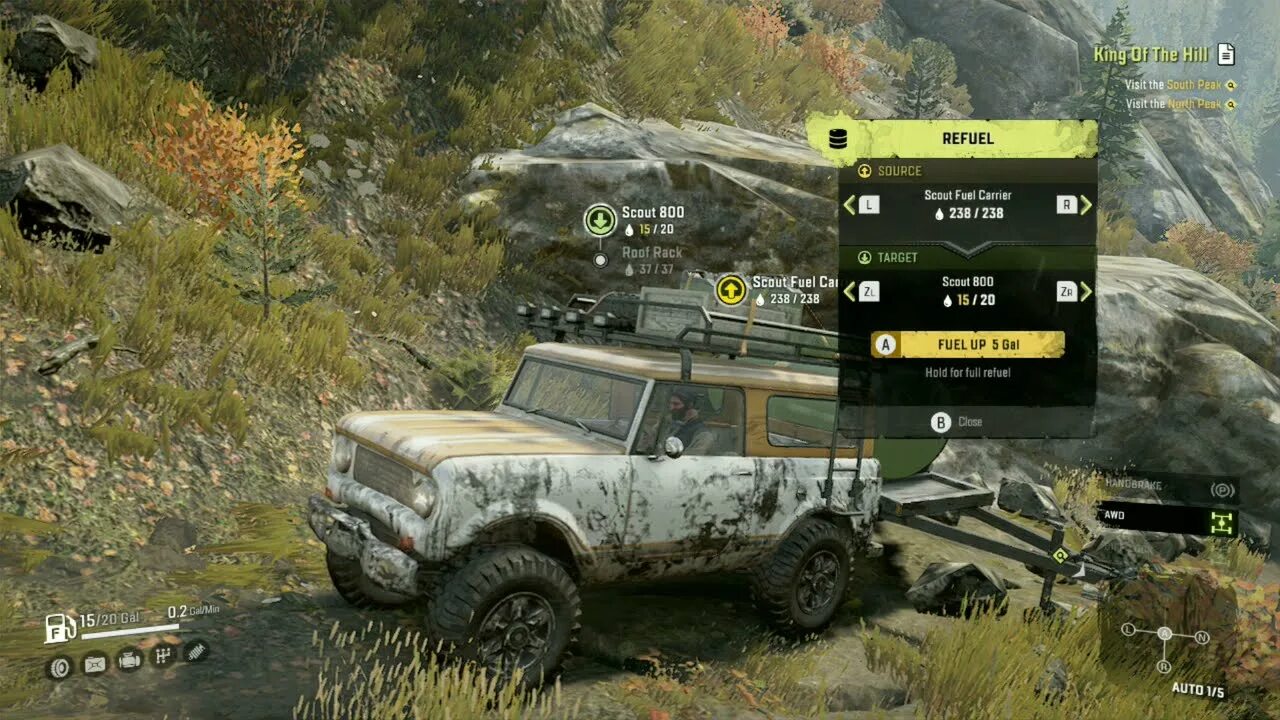Switch to previous refuel target arrow
The width and height of the screenshot is (1280, 720).
(850, 291)
